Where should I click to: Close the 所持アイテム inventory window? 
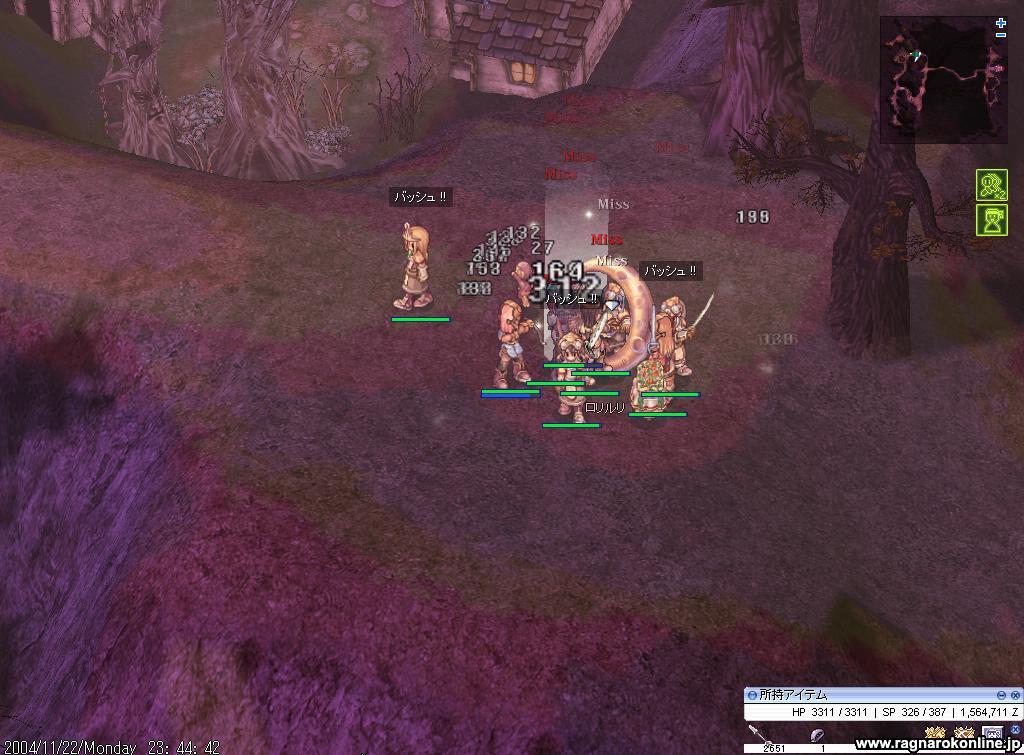[1015, 695]
